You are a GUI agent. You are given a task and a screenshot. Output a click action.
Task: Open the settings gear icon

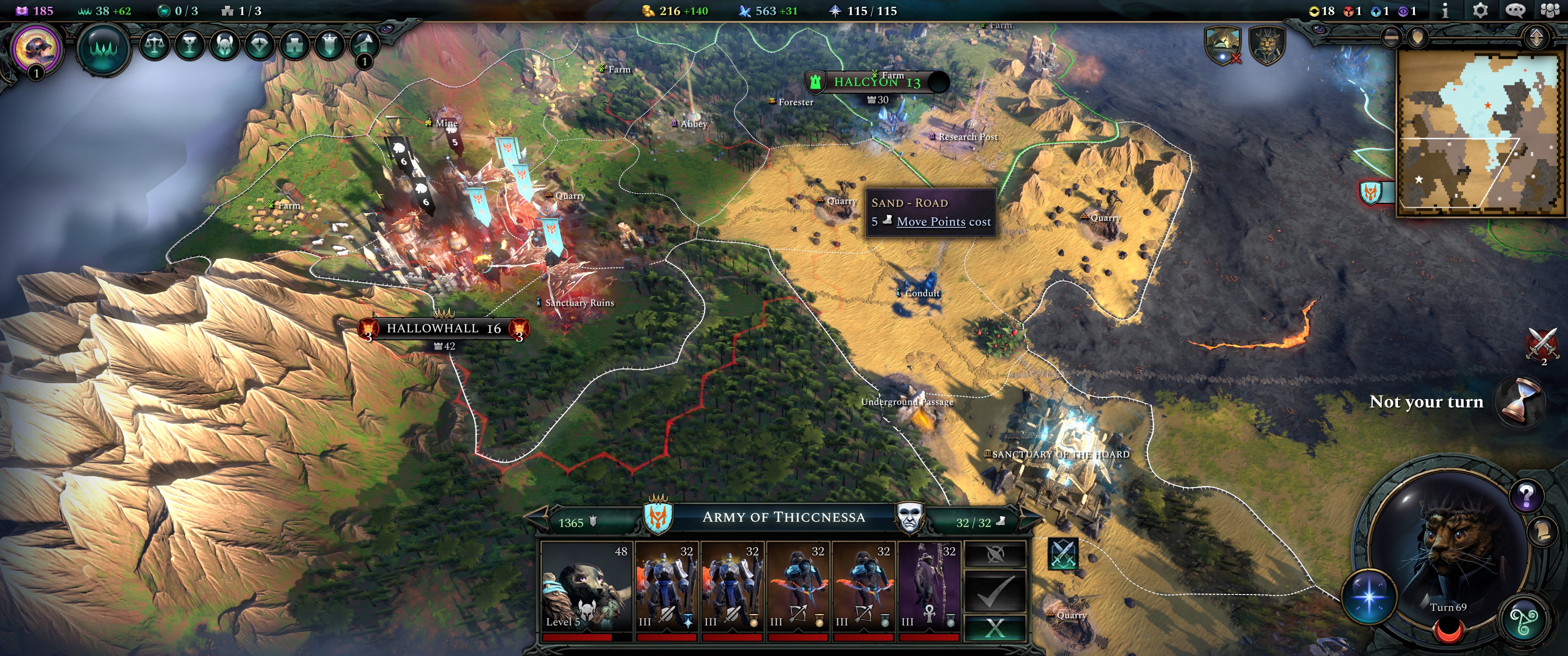(x=1480, y=10)
